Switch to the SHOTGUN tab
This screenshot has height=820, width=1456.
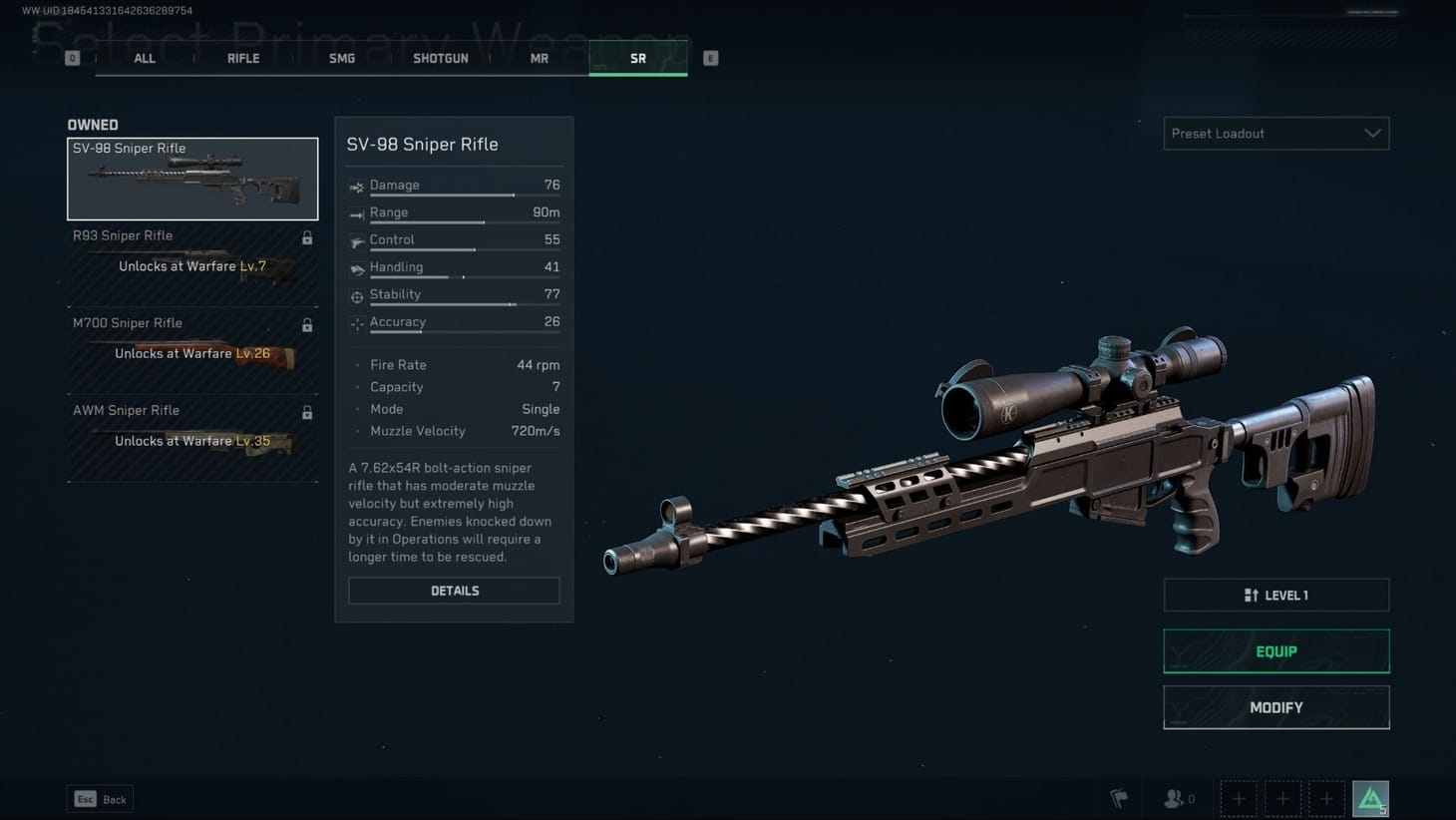tap(441, 58)
